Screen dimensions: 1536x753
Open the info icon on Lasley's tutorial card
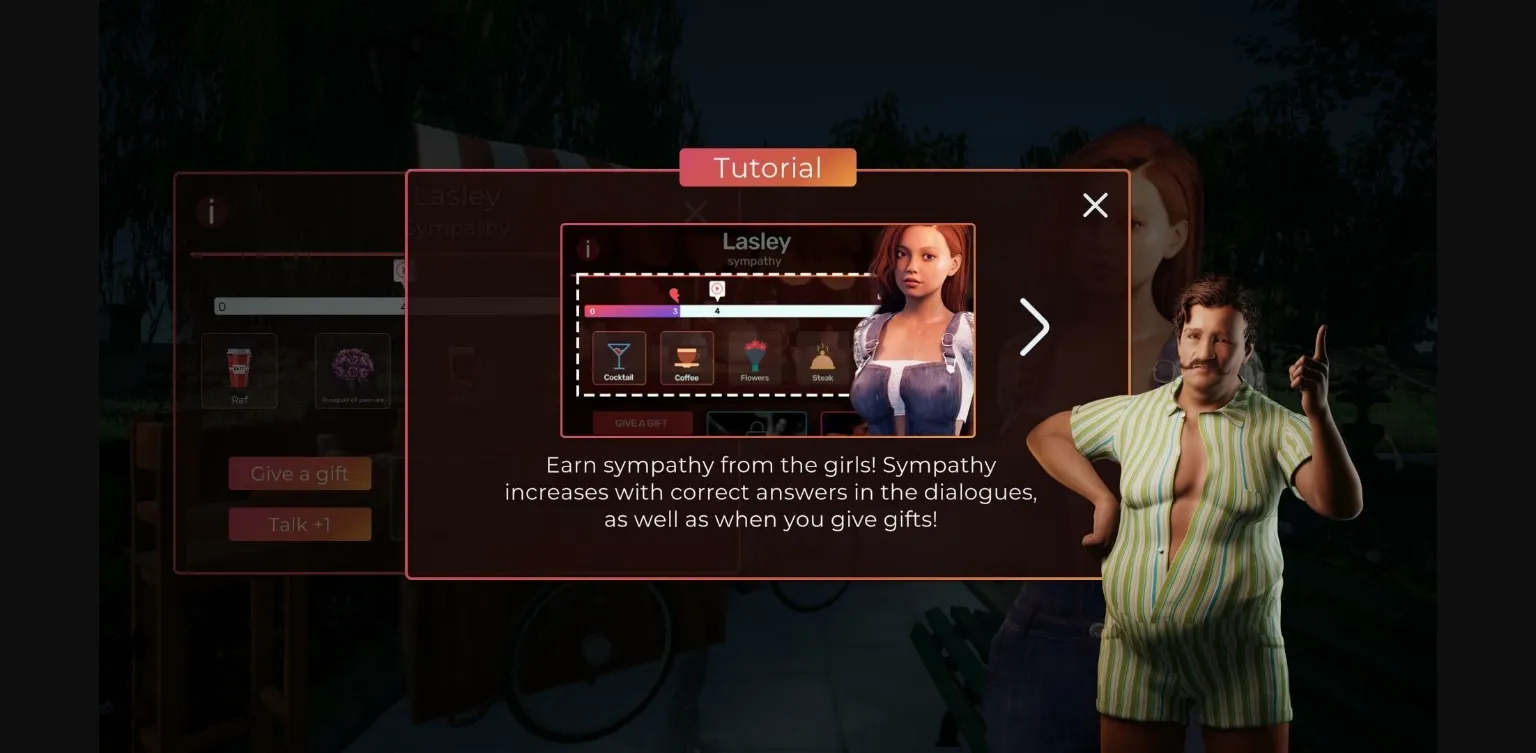point(589,249)
